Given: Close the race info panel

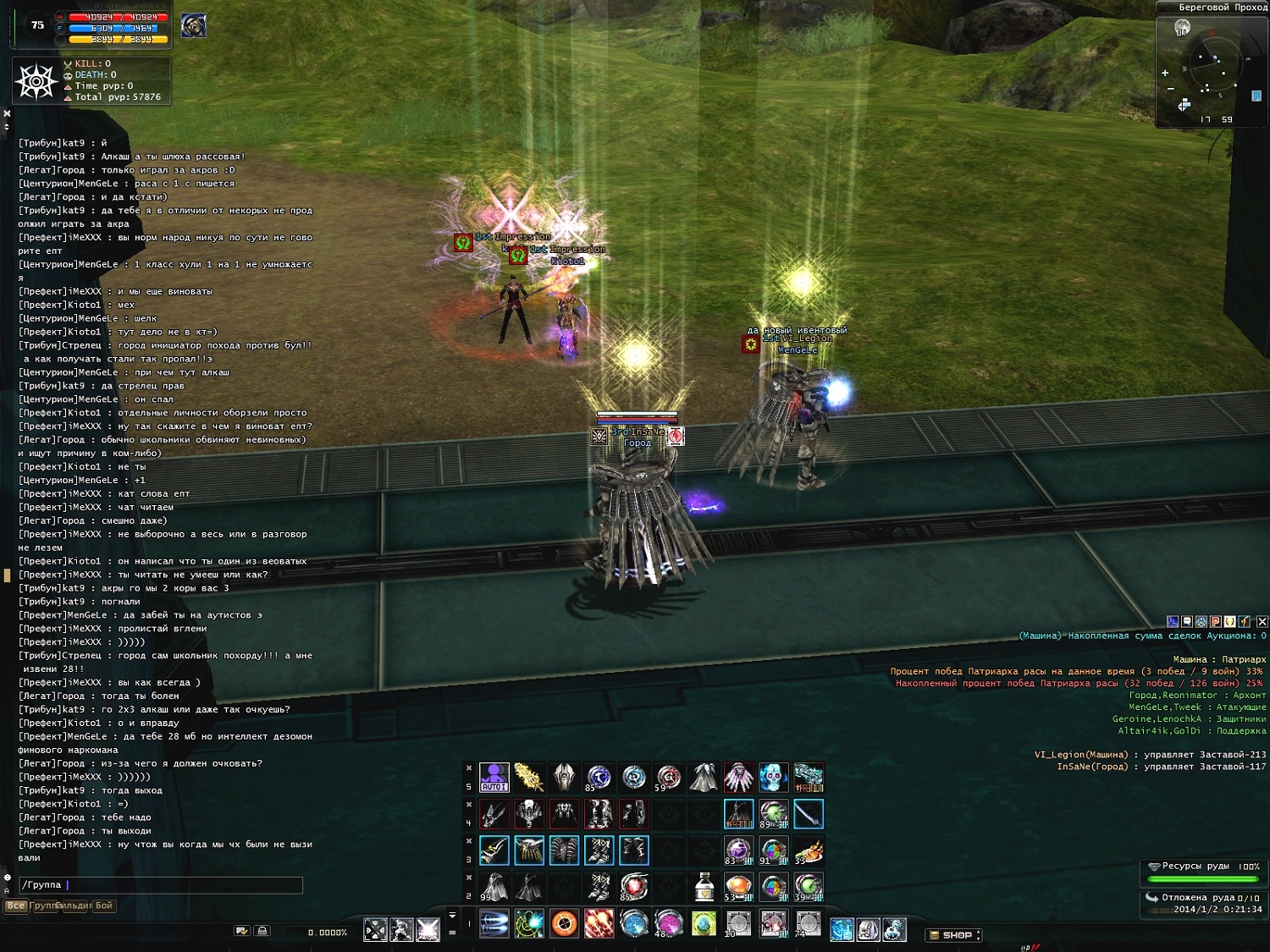Looking at the screenshot, I should (1262, 621).
